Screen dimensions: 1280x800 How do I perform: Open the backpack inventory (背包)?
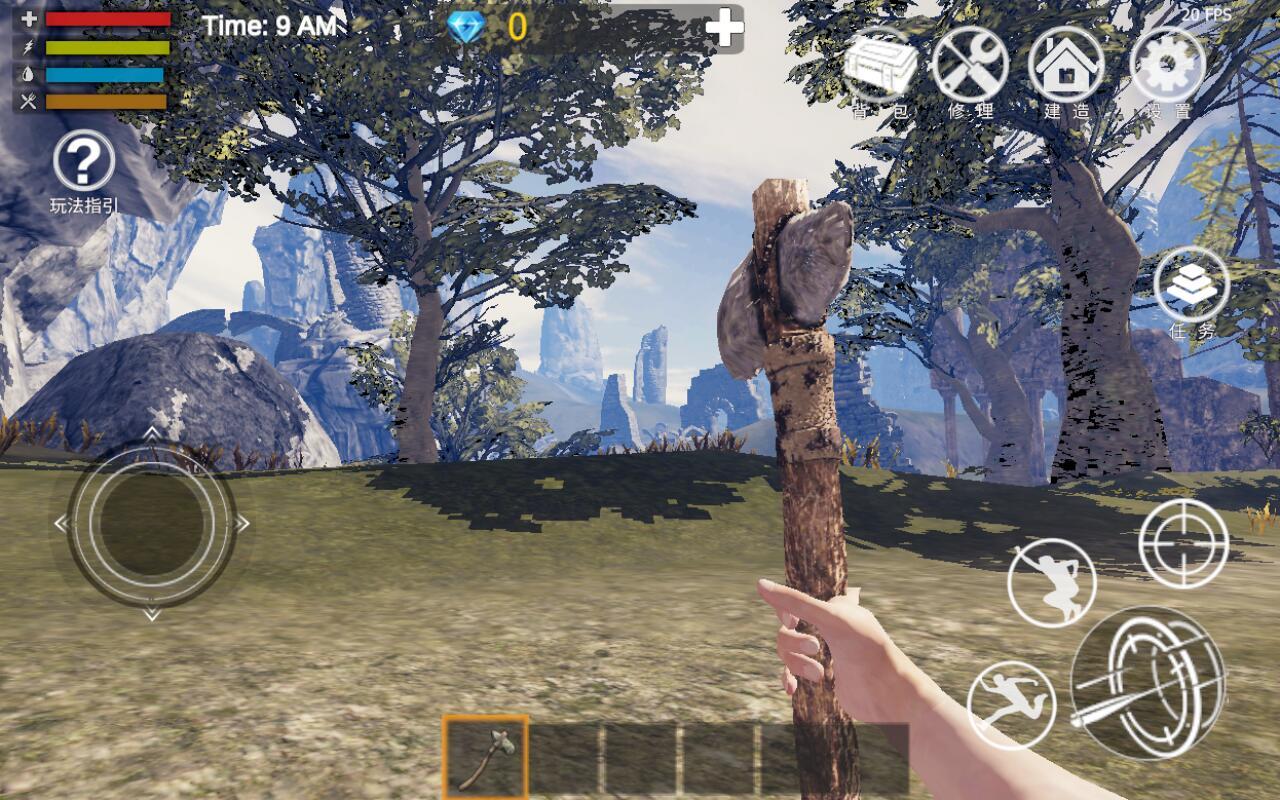click(880, 66)
